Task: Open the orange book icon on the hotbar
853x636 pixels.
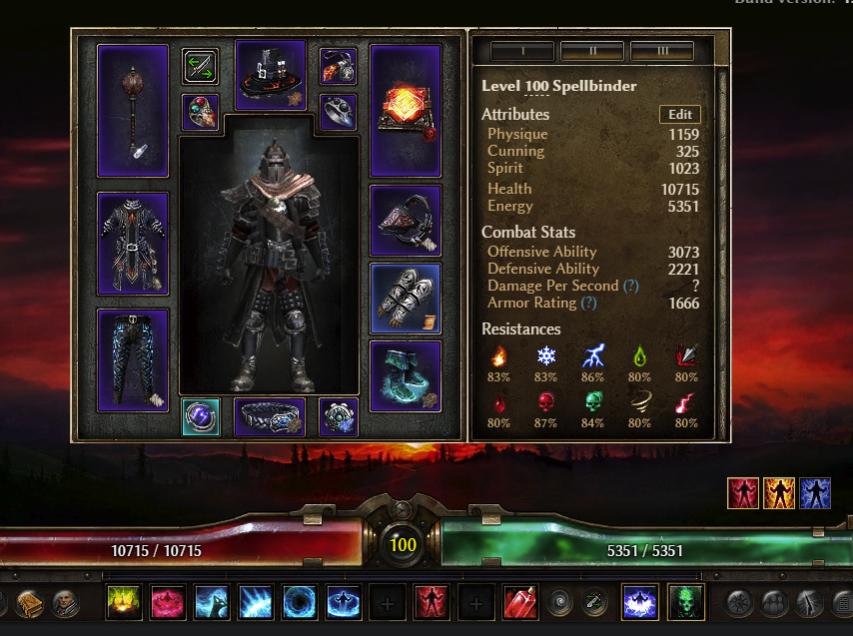Action: 30,603
